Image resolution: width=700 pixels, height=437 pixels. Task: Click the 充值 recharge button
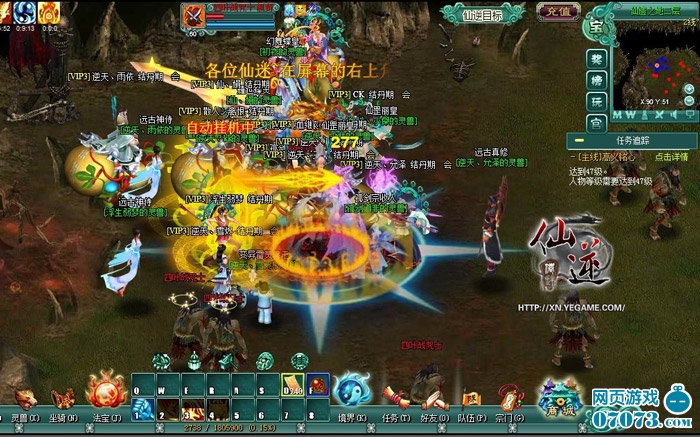coord(558,12)
